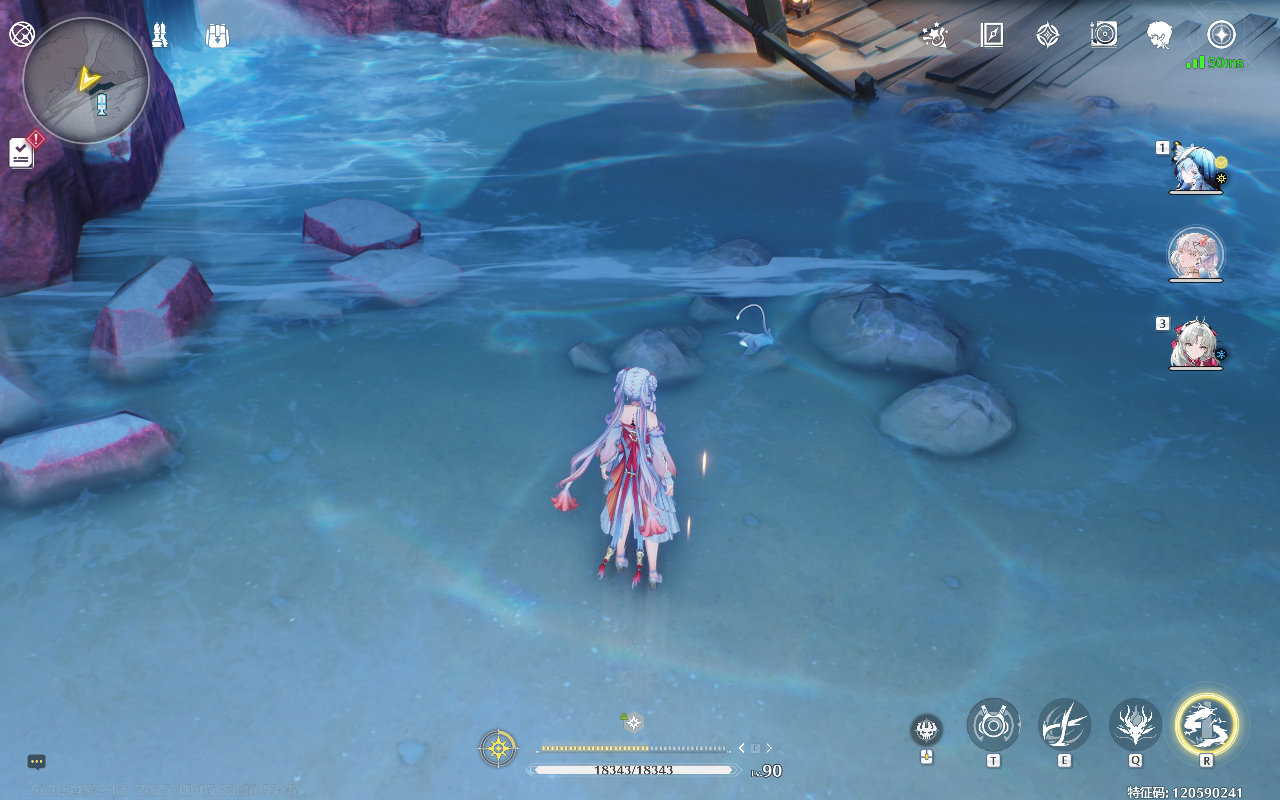Viewport: 1280px width, 800px height.
Task: Open the quest checklist with red alert
Action: (23, 152)
